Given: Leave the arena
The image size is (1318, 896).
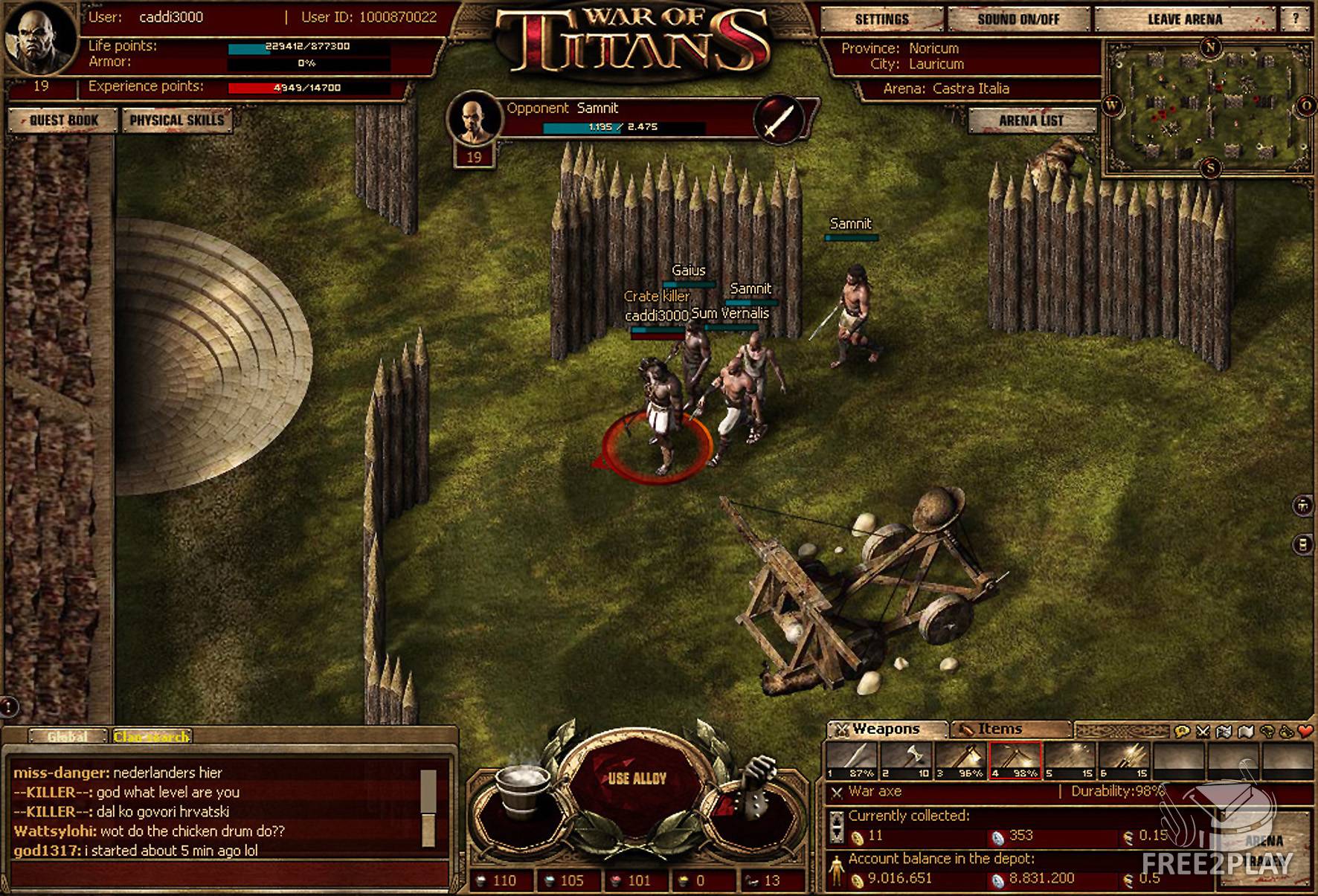Looking at the screenshot, I should (1184, 19).
